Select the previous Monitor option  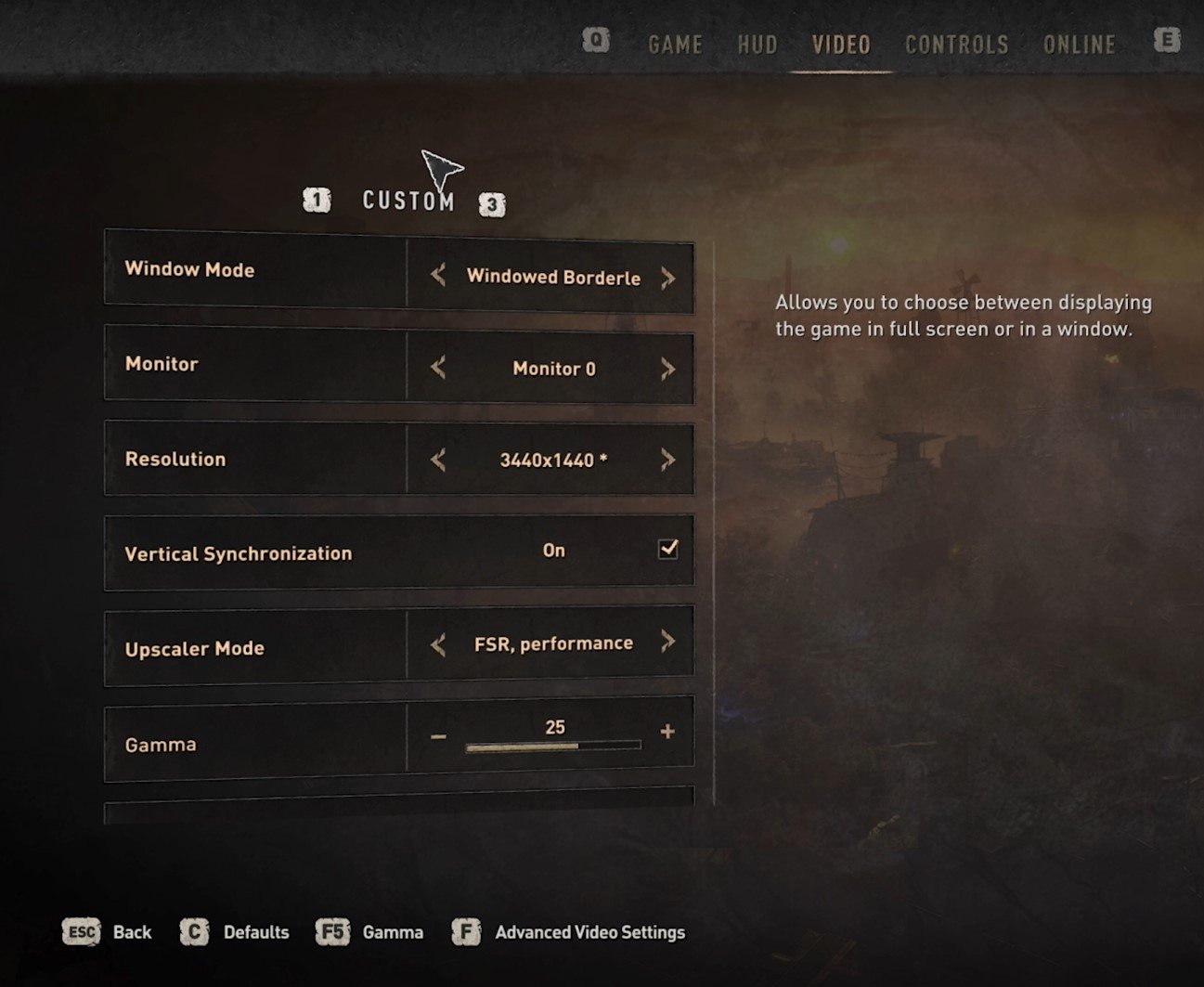[438, 367]
